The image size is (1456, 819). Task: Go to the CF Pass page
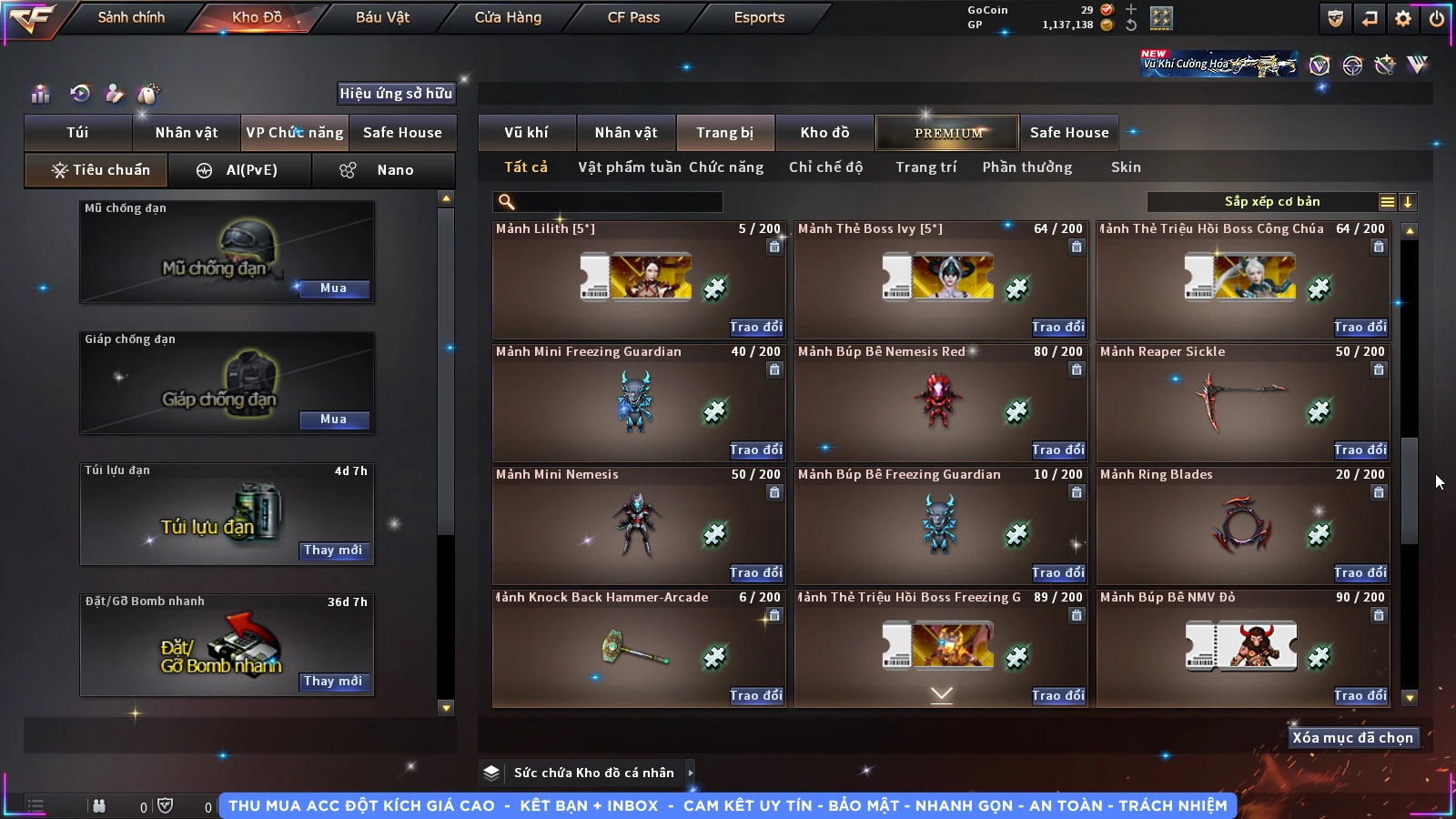click(x=633, y=17)
